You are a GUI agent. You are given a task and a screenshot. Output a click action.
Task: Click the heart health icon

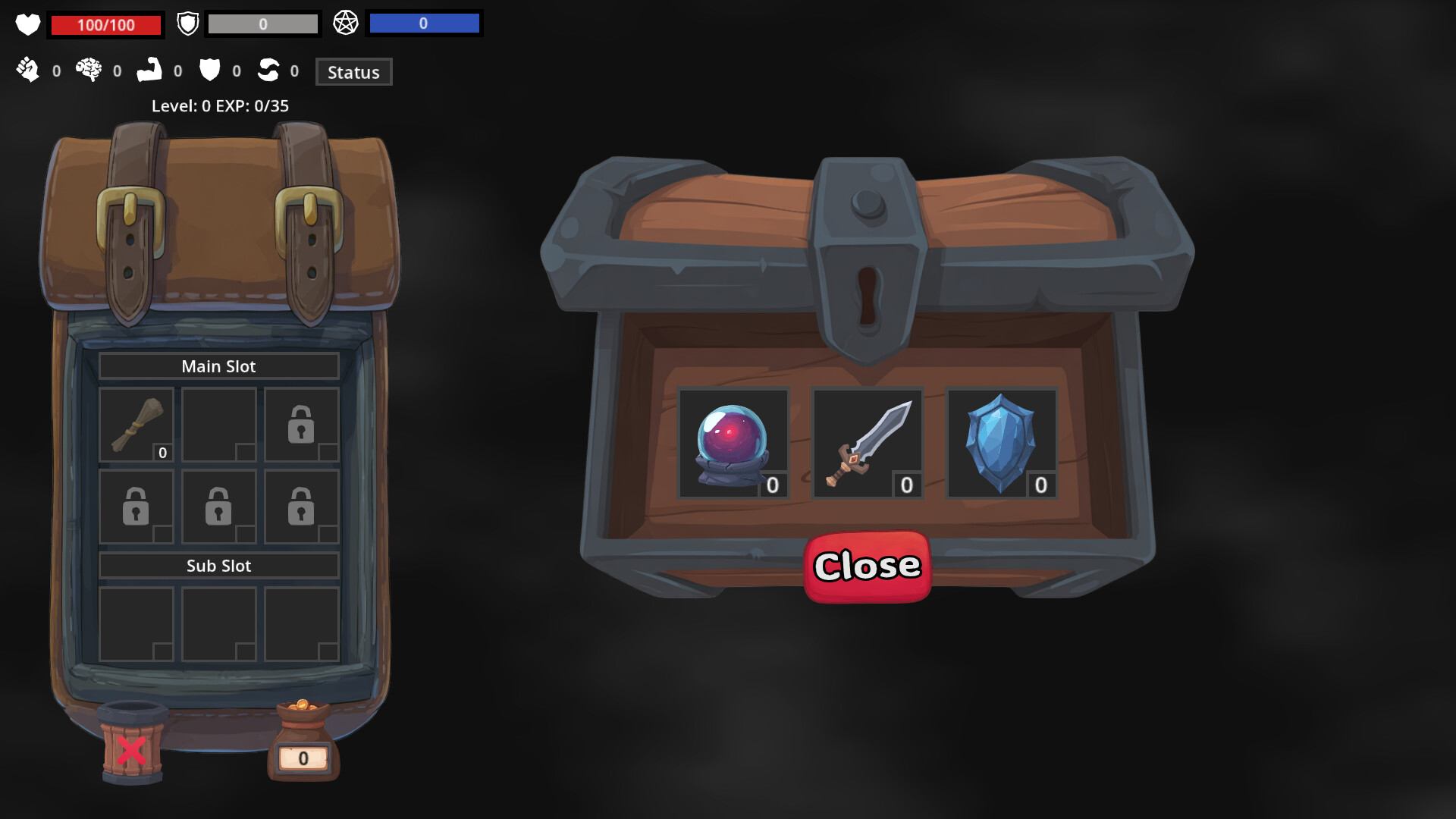coord(27,24)
